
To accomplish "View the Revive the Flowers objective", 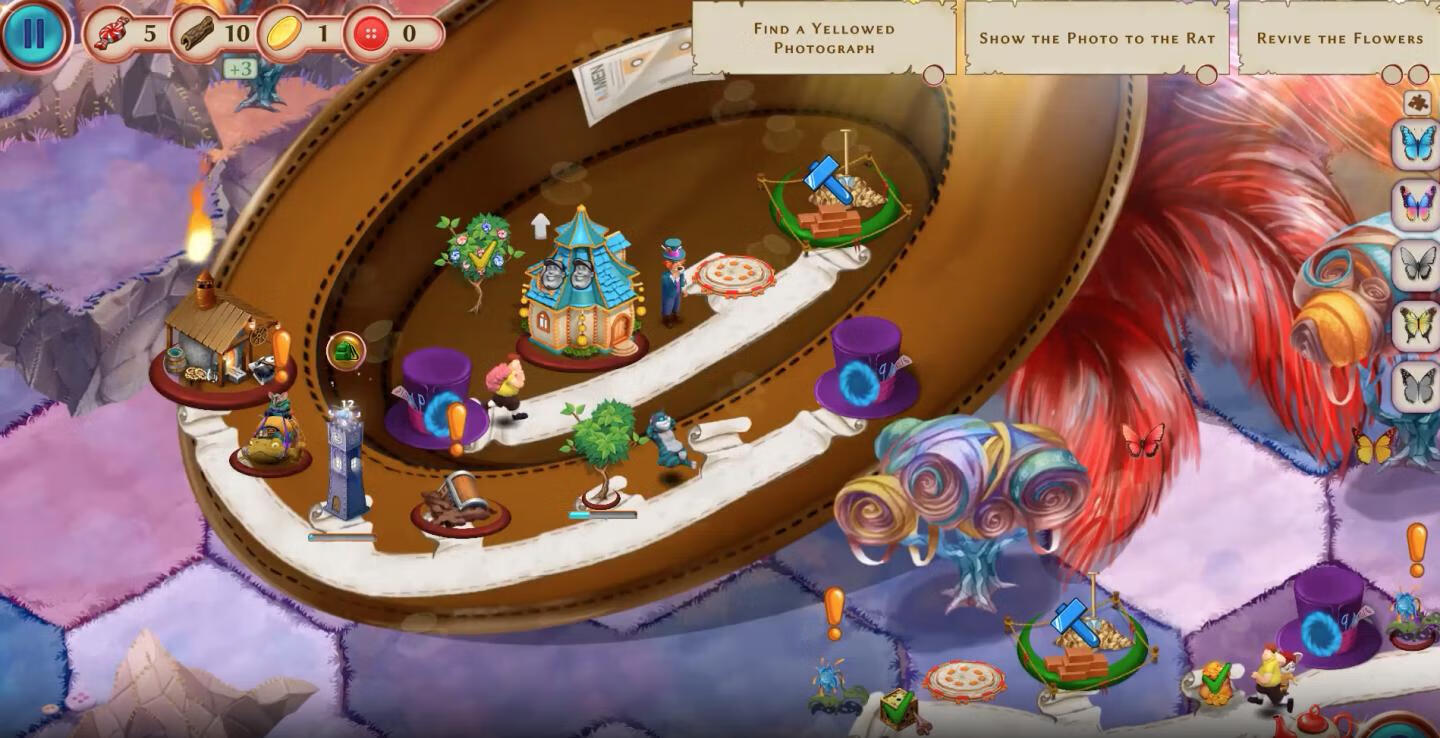I will point(1339,38).
